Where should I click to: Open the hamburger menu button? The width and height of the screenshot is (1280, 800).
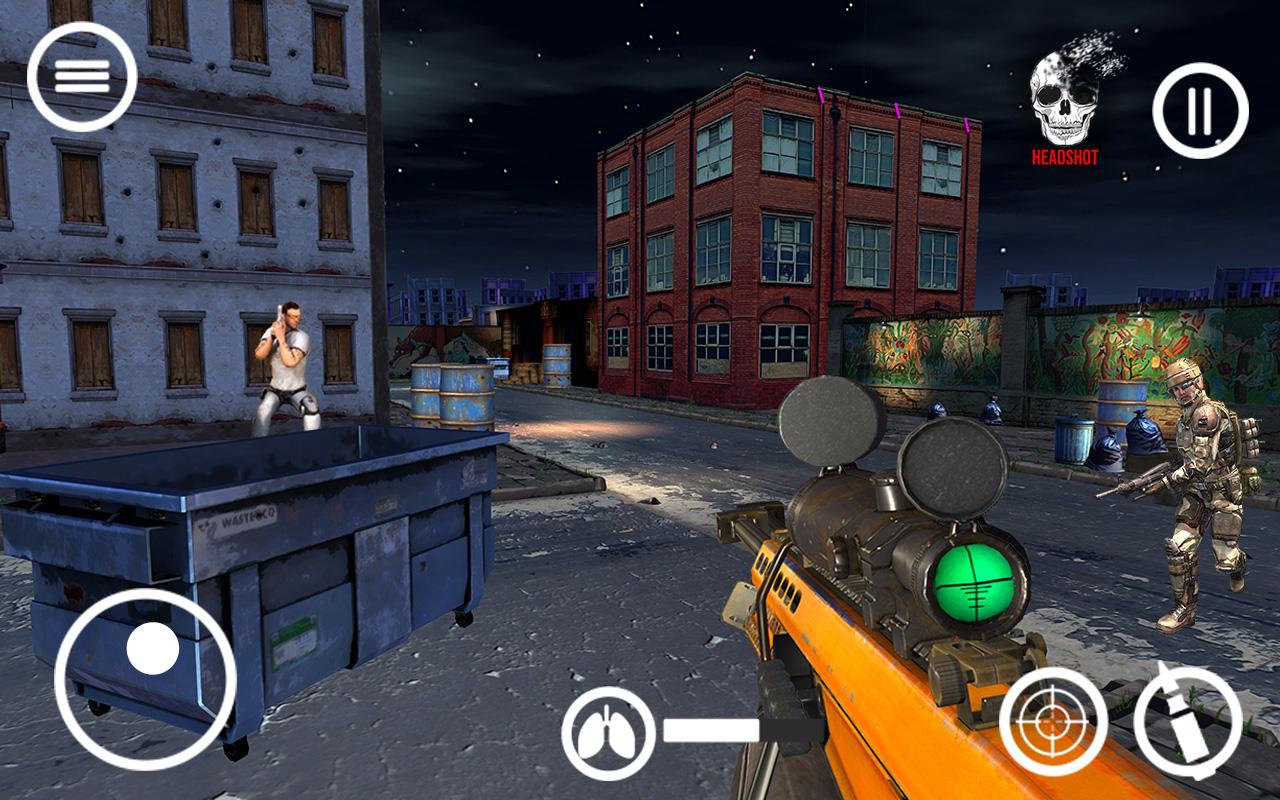click(81, 77)
